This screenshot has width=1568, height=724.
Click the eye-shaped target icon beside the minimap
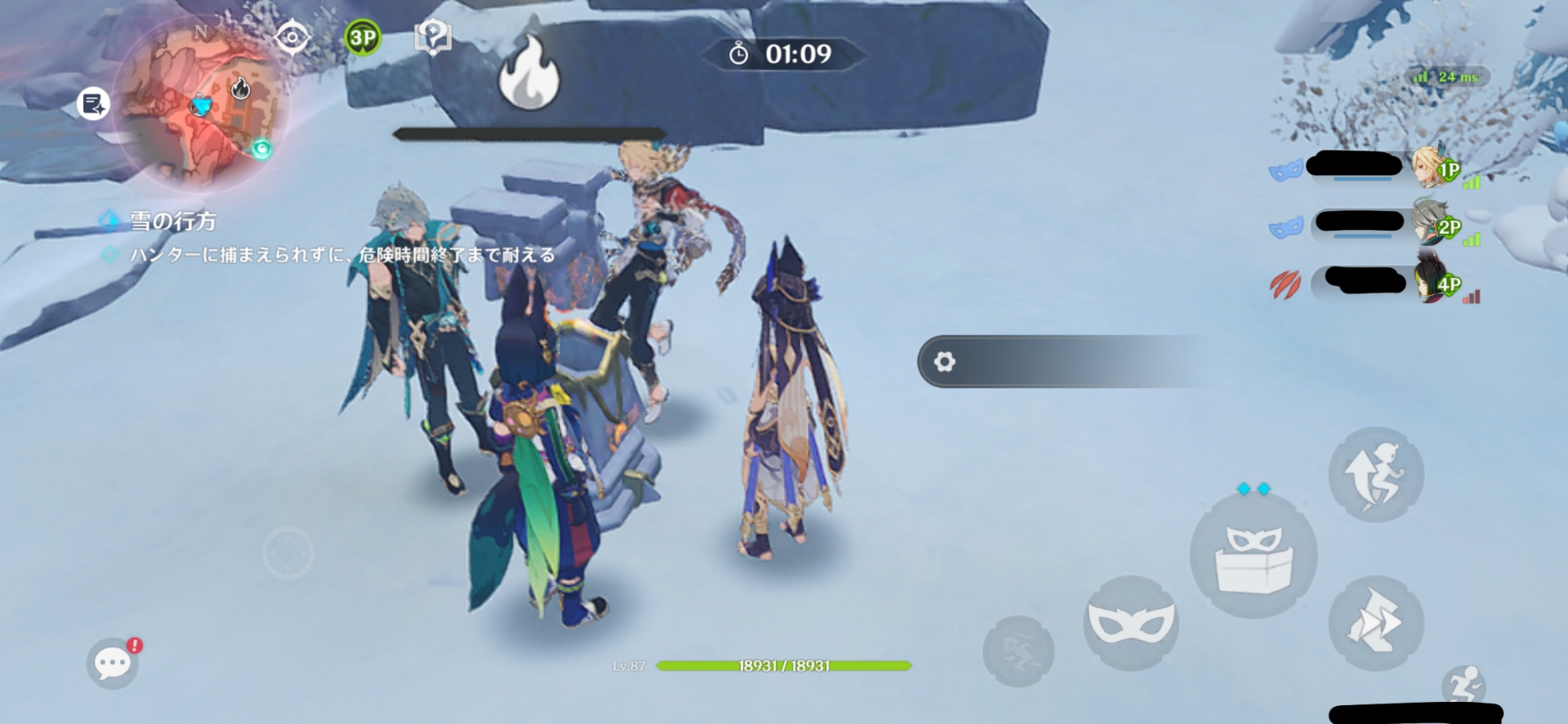tap(292, 37)
